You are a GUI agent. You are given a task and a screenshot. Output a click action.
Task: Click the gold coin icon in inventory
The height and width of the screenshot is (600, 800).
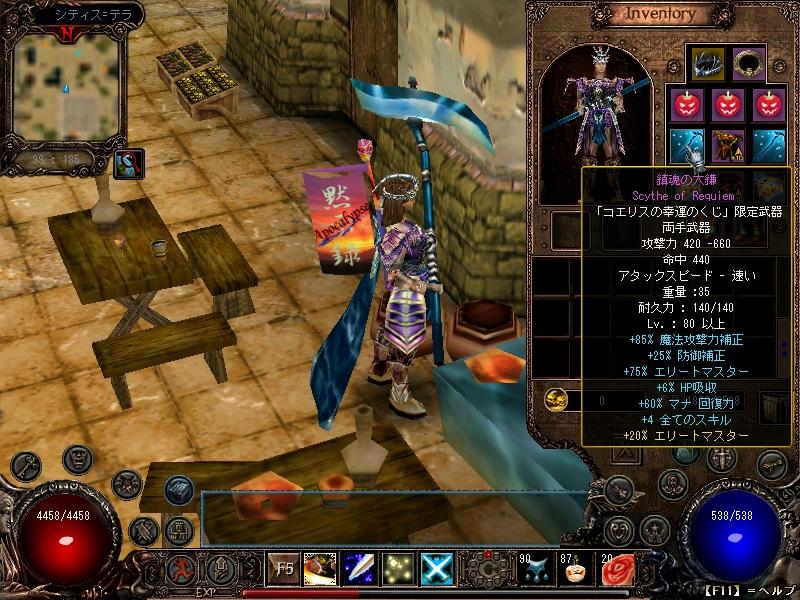tap(557, 399)
